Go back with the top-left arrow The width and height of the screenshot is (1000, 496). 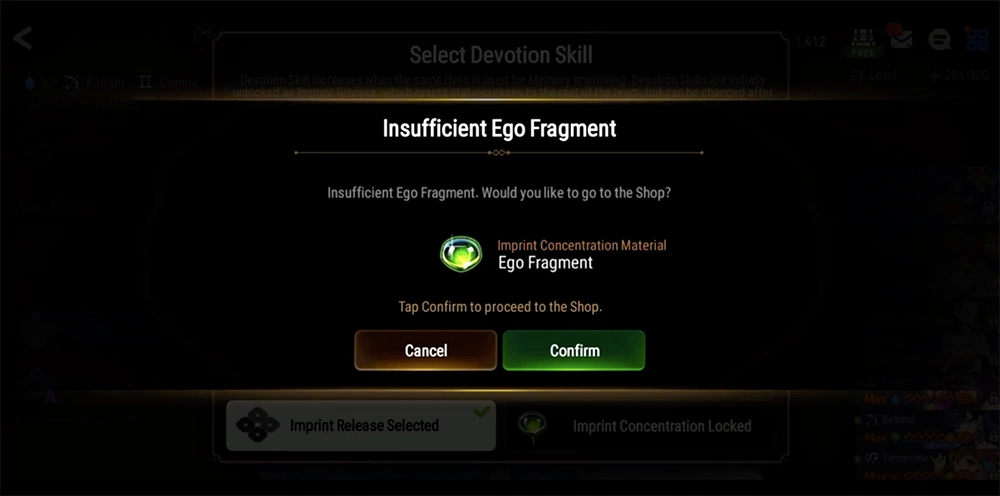pos(22,39)
